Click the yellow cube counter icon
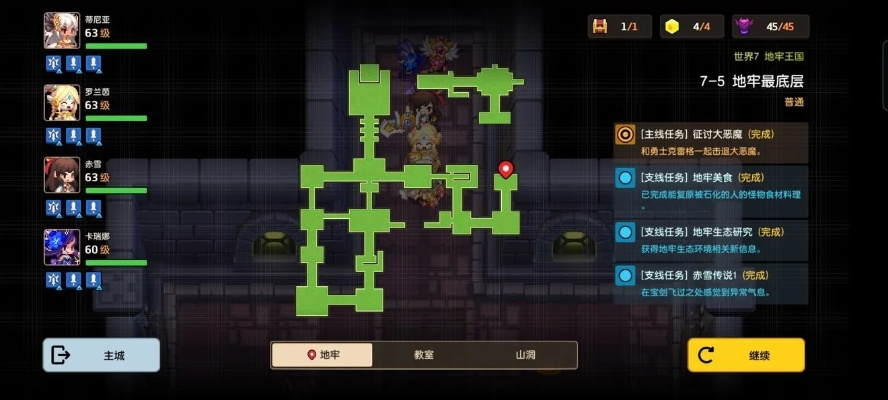Screen dimensions: 888x400 point(672,27)
